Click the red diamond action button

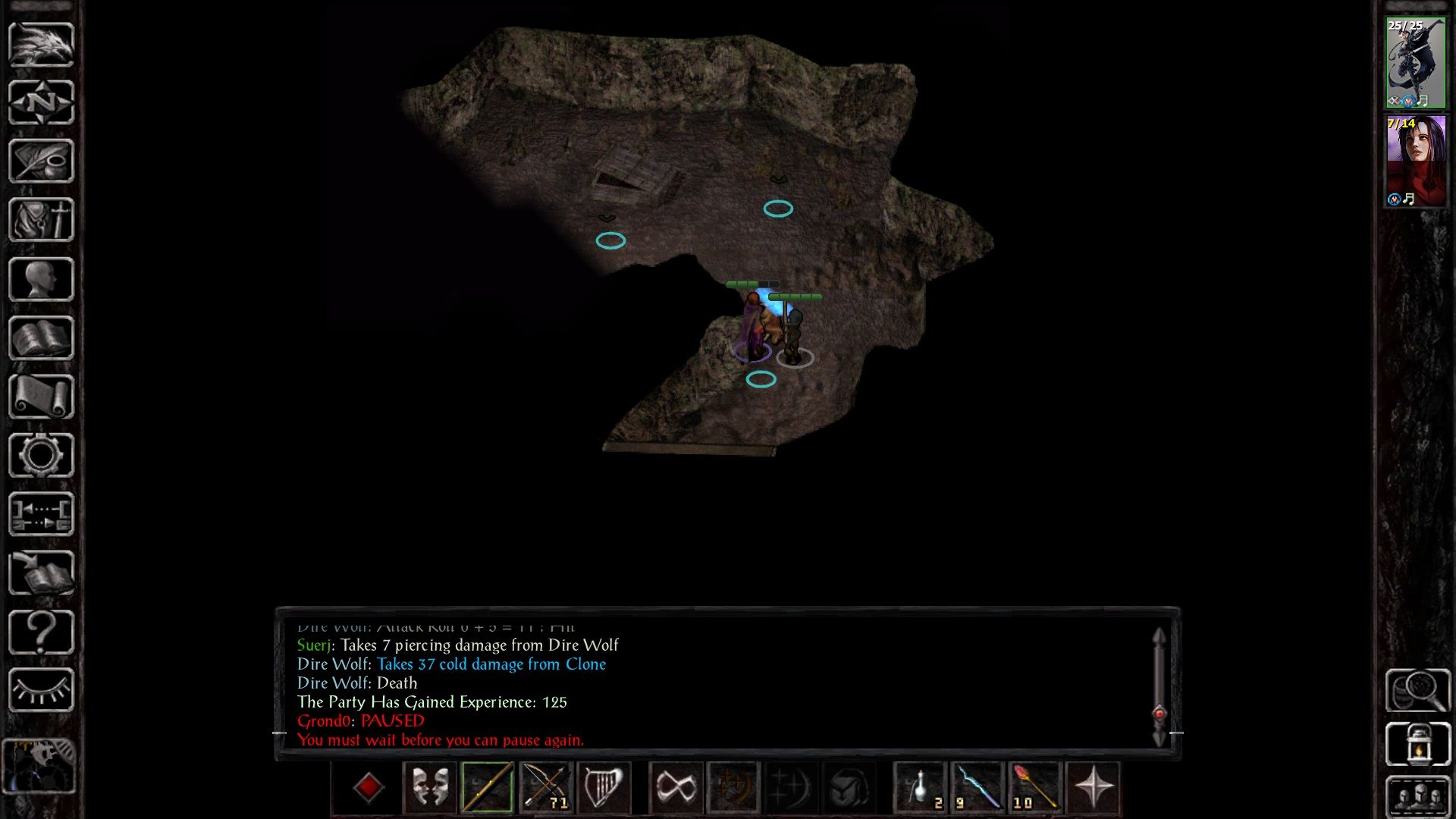click(369, 787)
